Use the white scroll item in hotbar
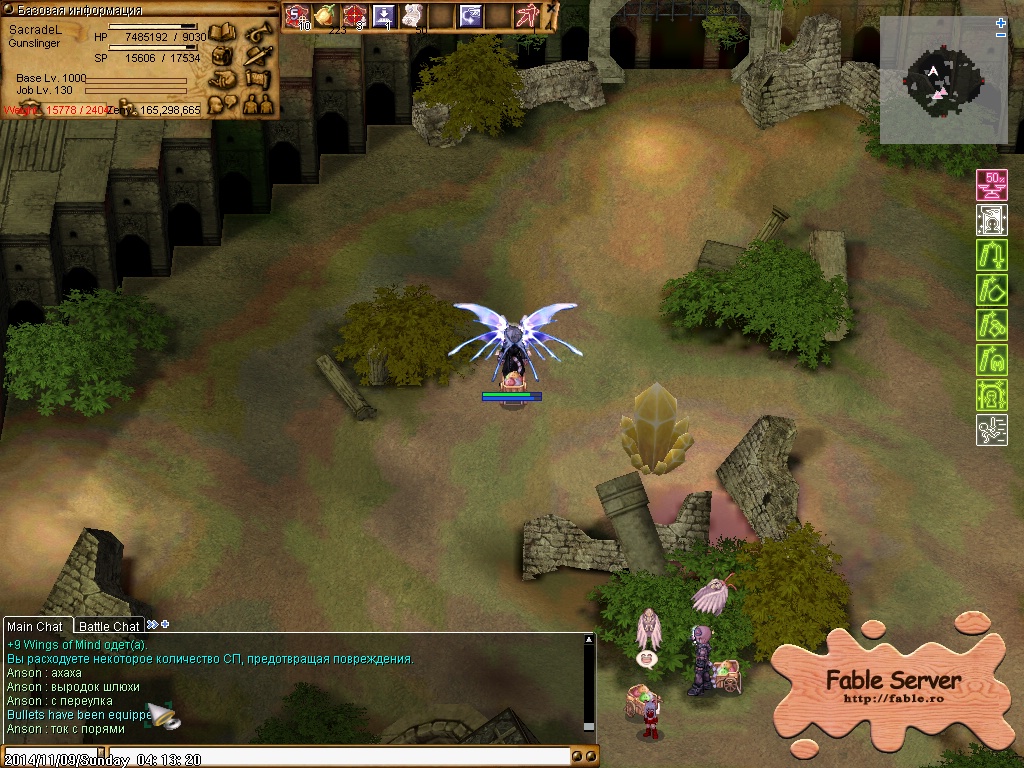 [412, 15]
